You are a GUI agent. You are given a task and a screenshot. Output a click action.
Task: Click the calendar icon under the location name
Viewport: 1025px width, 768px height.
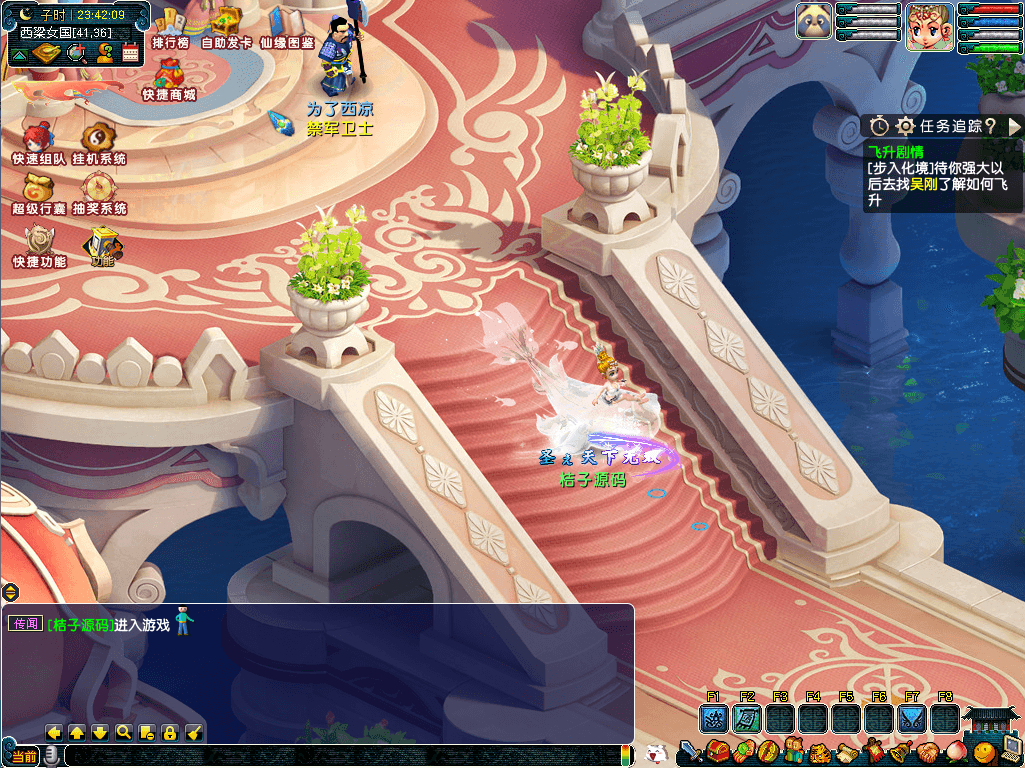click(x=130, y=53)
